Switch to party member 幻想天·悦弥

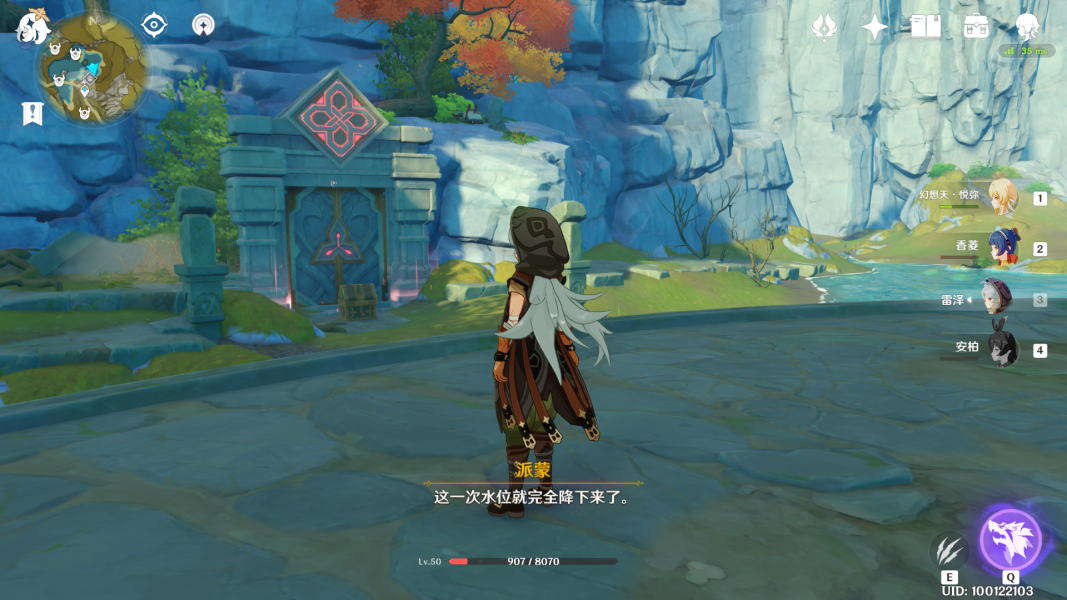tap(1002, 197)
